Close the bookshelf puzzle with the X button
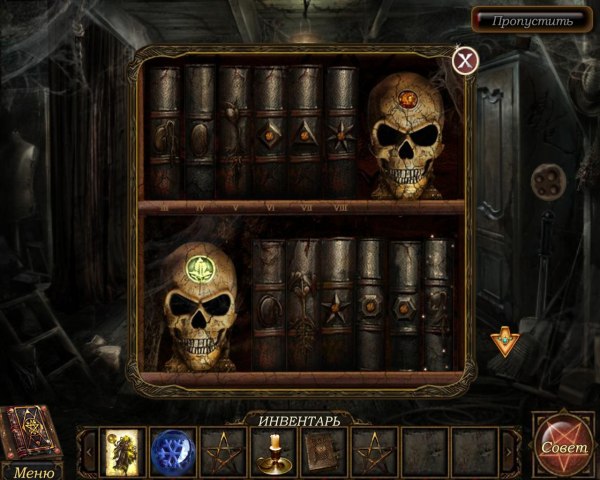Viewport: 600px width, 480px height. 465,60
